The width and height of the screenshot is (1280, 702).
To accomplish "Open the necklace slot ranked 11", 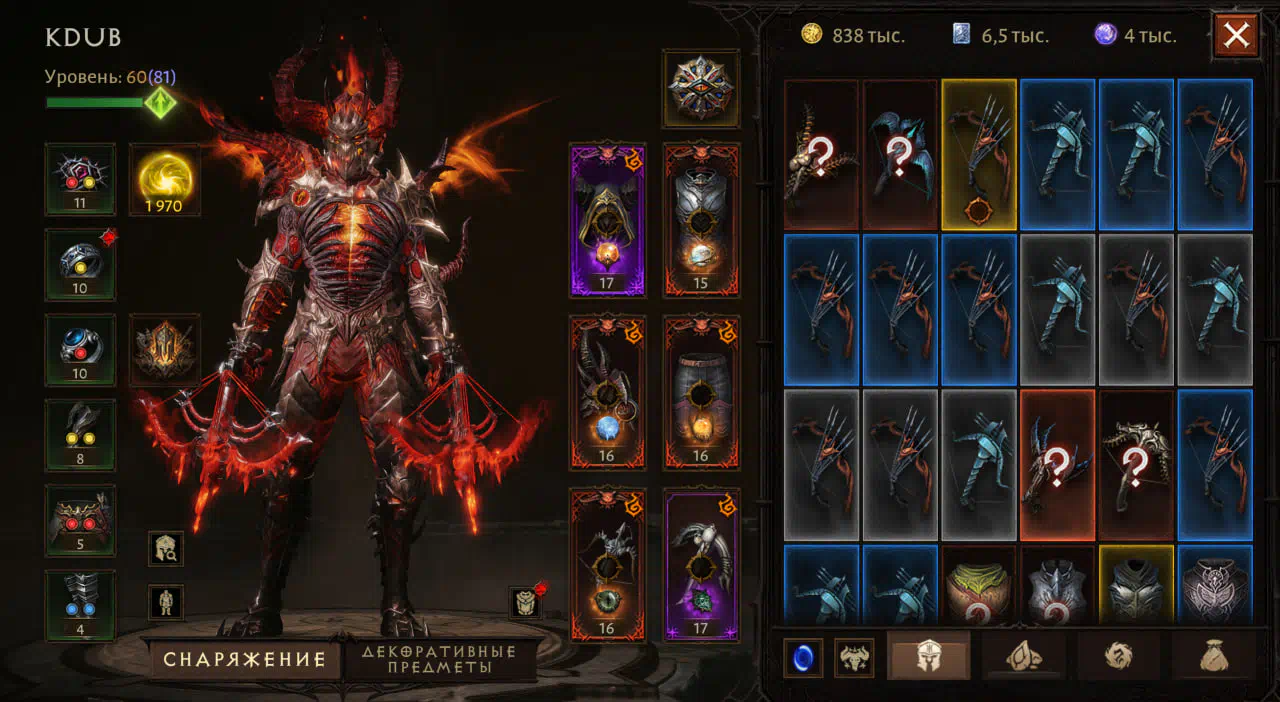I will [80, 179].
